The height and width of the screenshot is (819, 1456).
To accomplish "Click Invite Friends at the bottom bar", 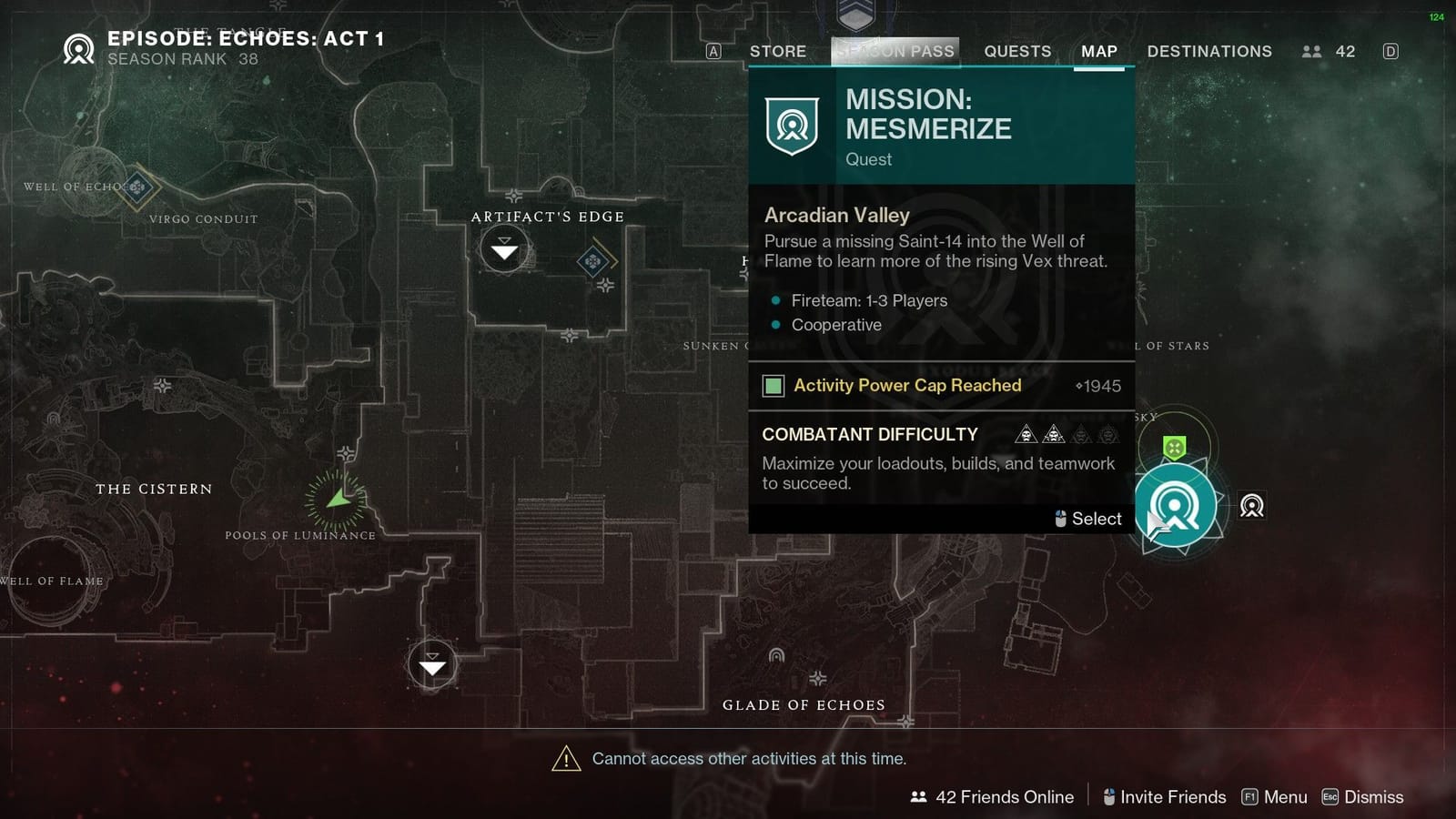I will click(x=1175, y=796).
